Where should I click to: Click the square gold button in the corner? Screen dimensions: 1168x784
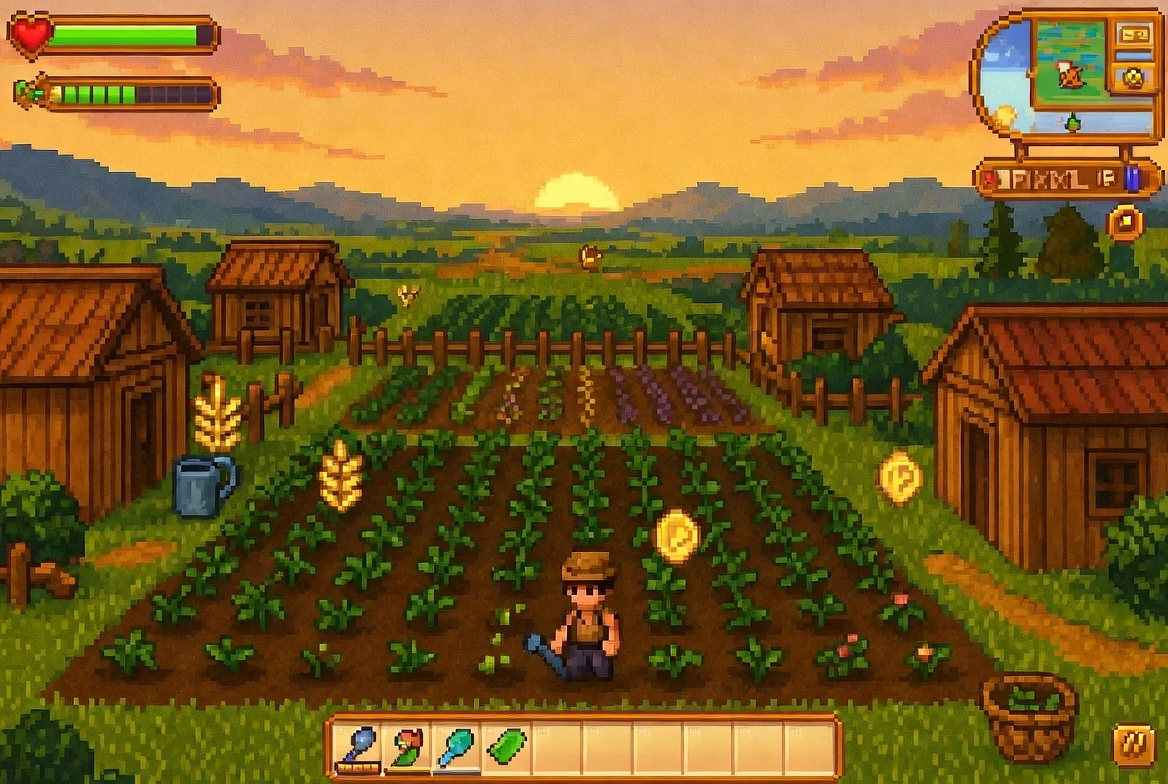(x=1134, y=746)
